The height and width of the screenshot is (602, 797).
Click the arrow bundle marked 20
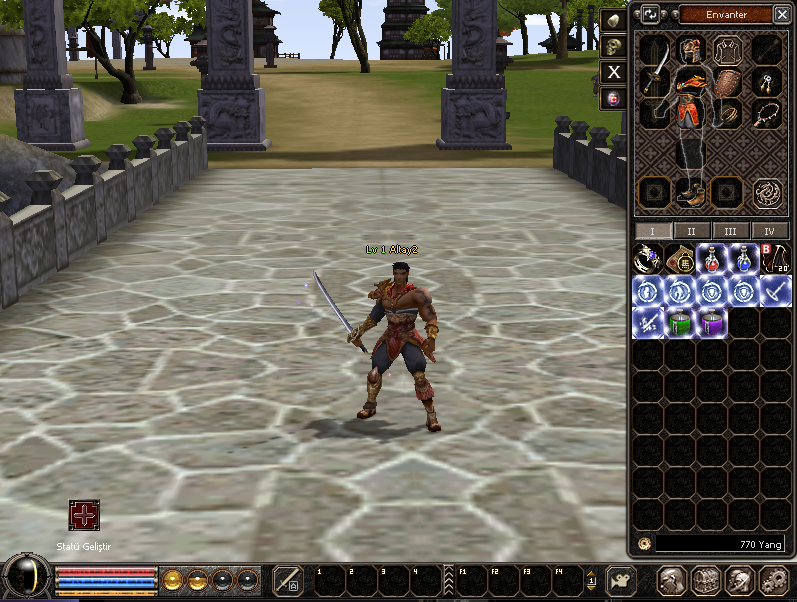[776, 260]
